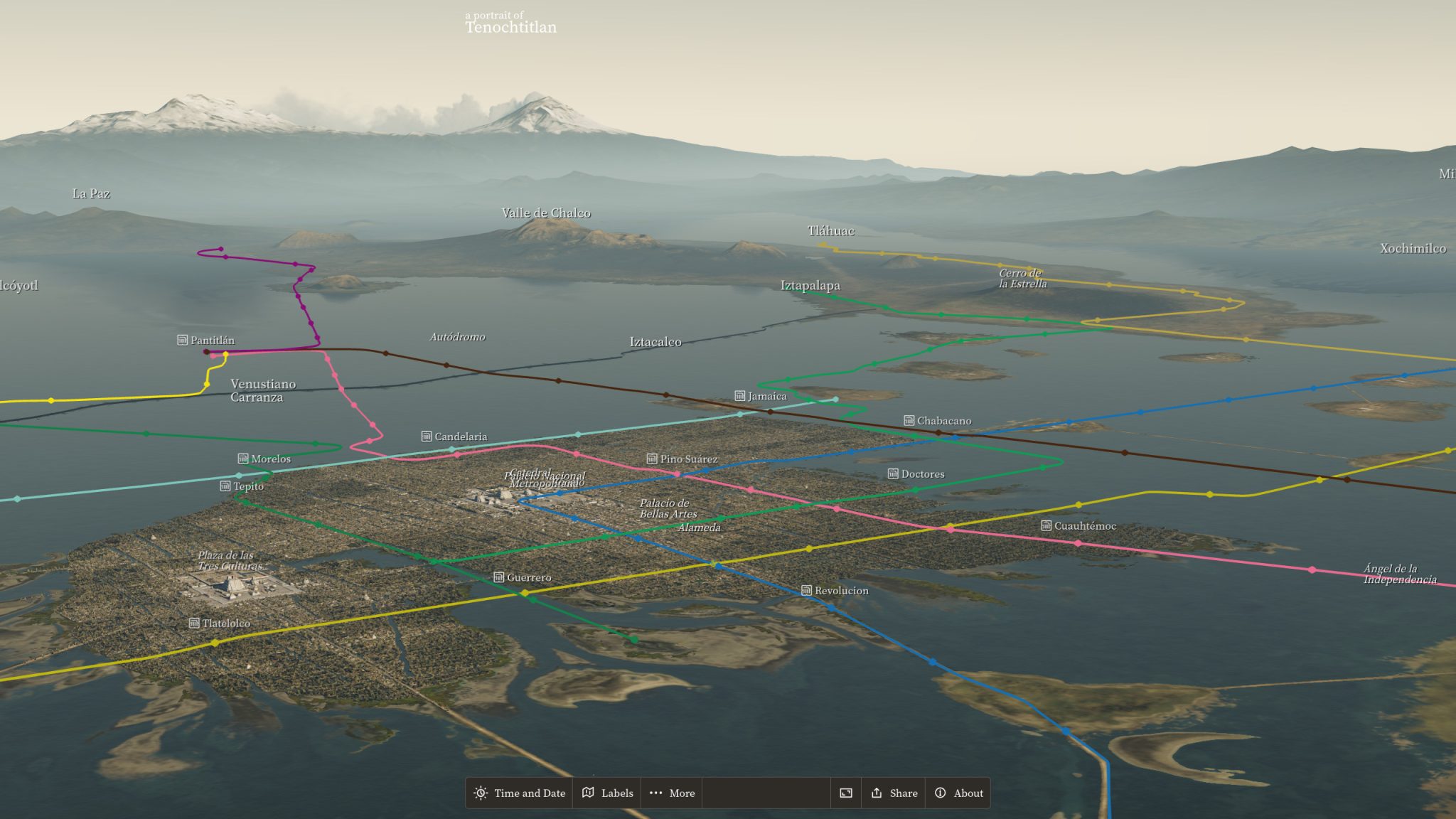Screen dimensions: 1456x819
Task: Click the Candelaria station marker
Action: 427,436
